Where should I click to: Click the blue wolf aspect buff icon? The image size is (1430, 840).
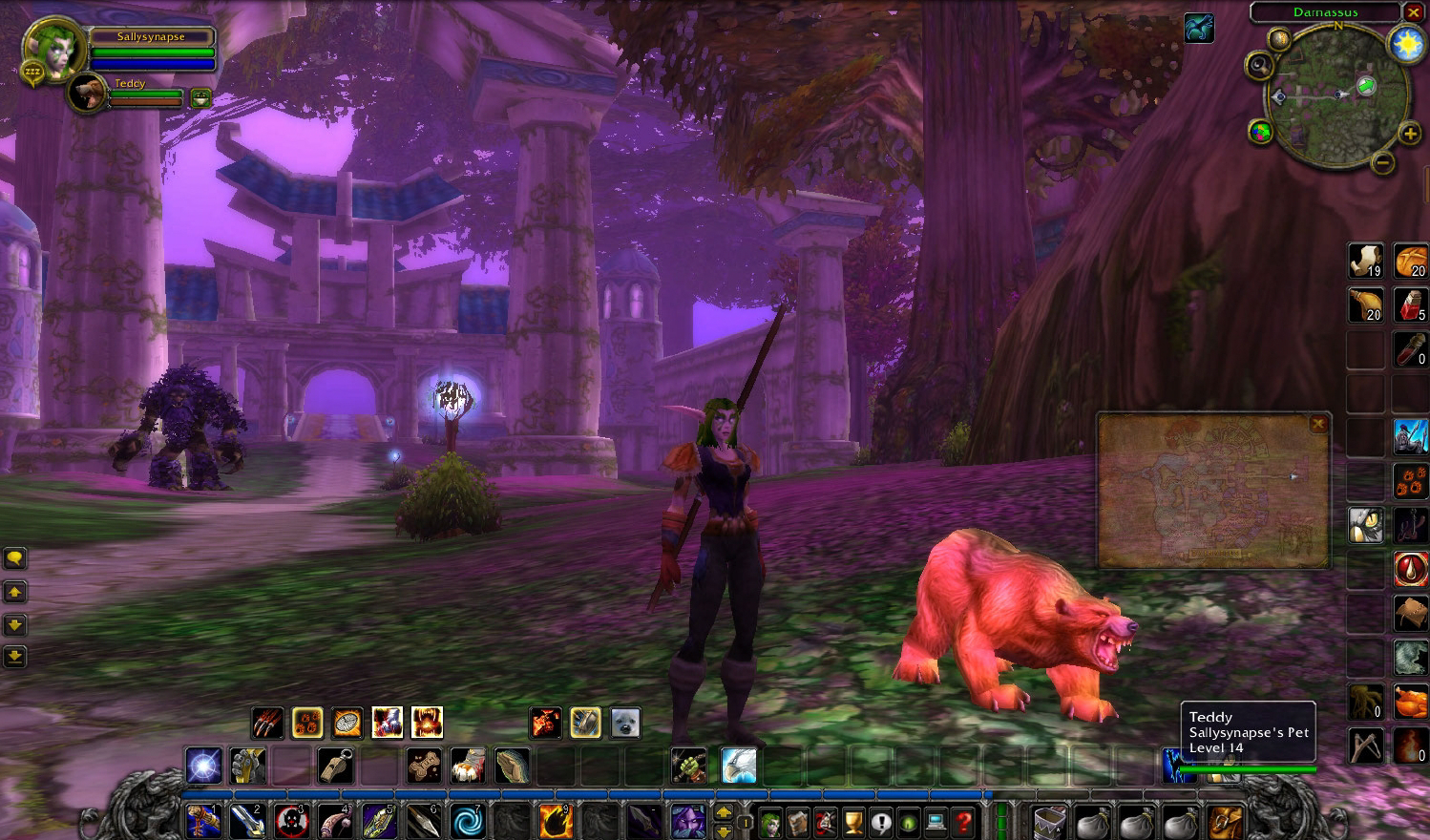tap(1199, 28)
